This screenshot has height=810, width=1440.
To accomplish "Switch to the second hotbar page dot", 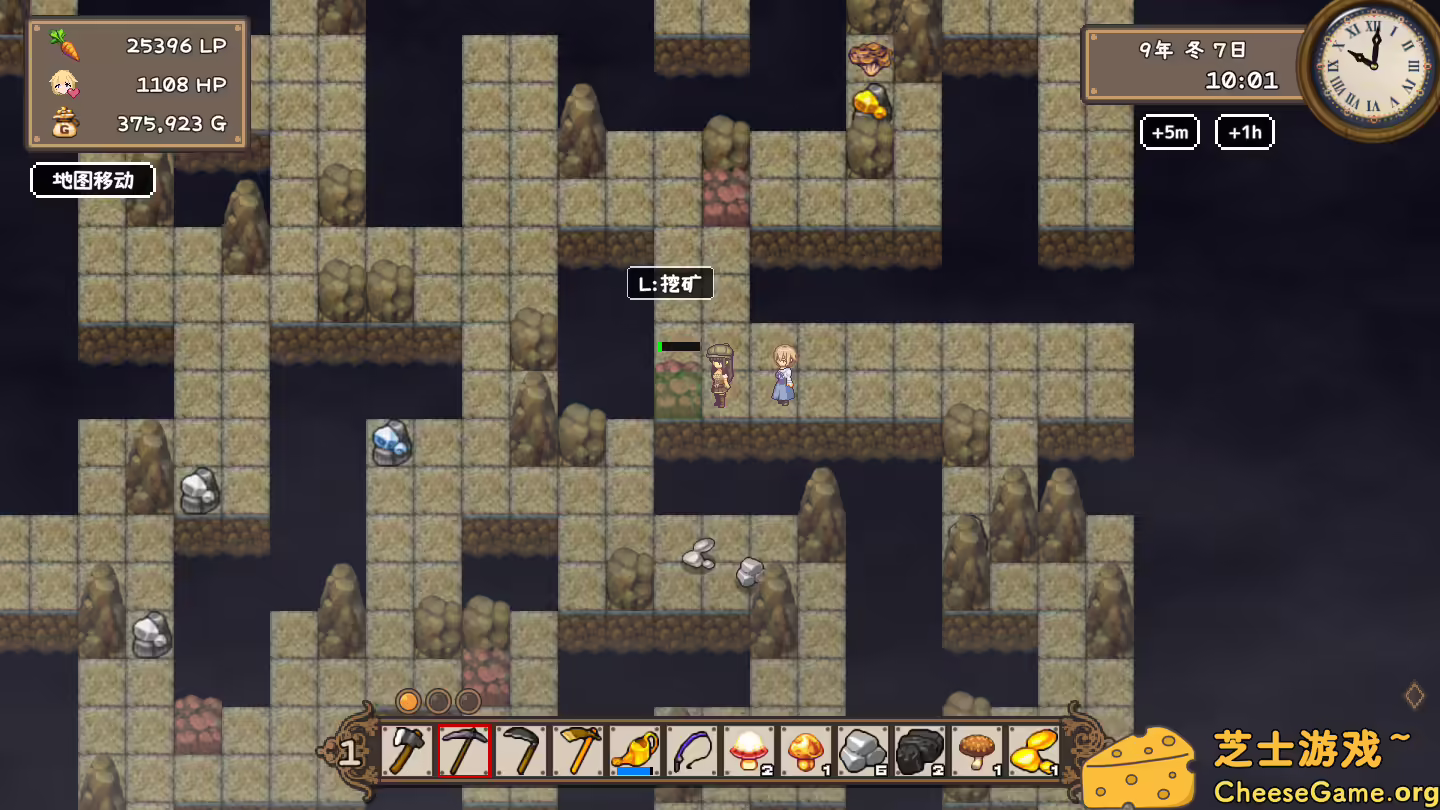I will 438,701.
